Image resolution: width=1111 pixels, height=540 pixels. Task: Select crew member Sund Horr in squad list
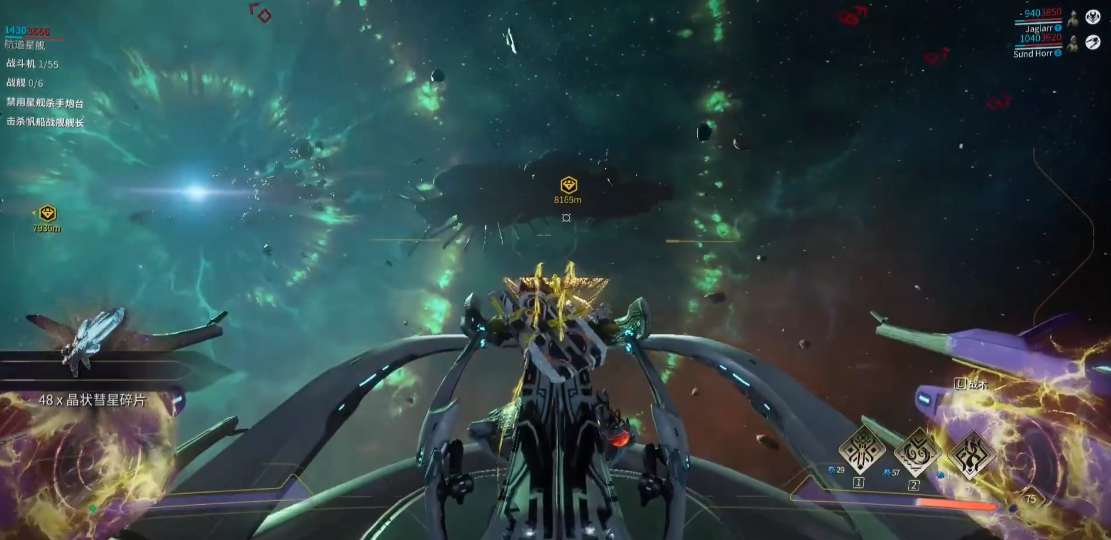(x=1035, y=54)
